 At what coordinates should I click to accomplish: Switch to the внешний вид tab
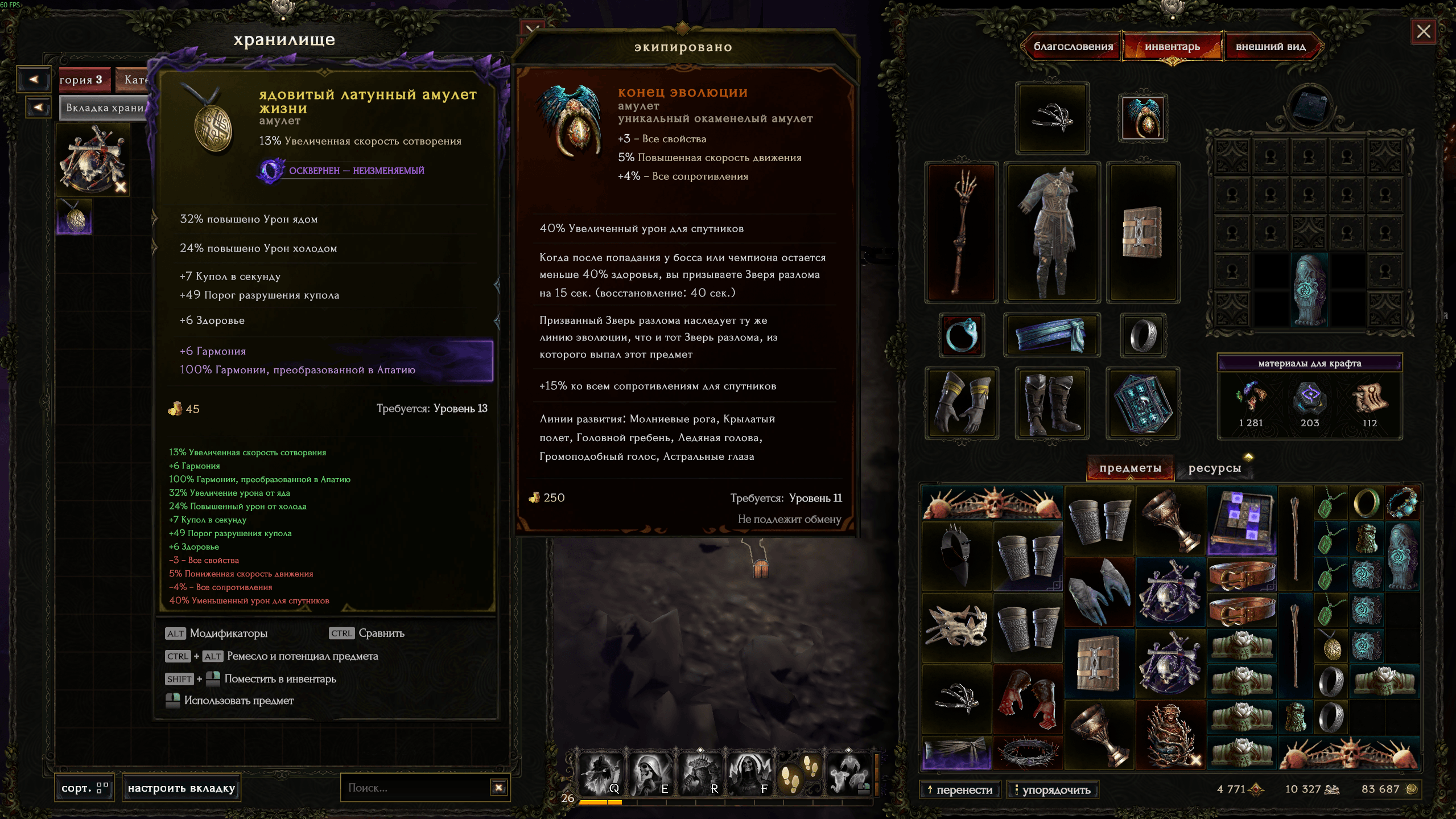[x=1270, y=47]
